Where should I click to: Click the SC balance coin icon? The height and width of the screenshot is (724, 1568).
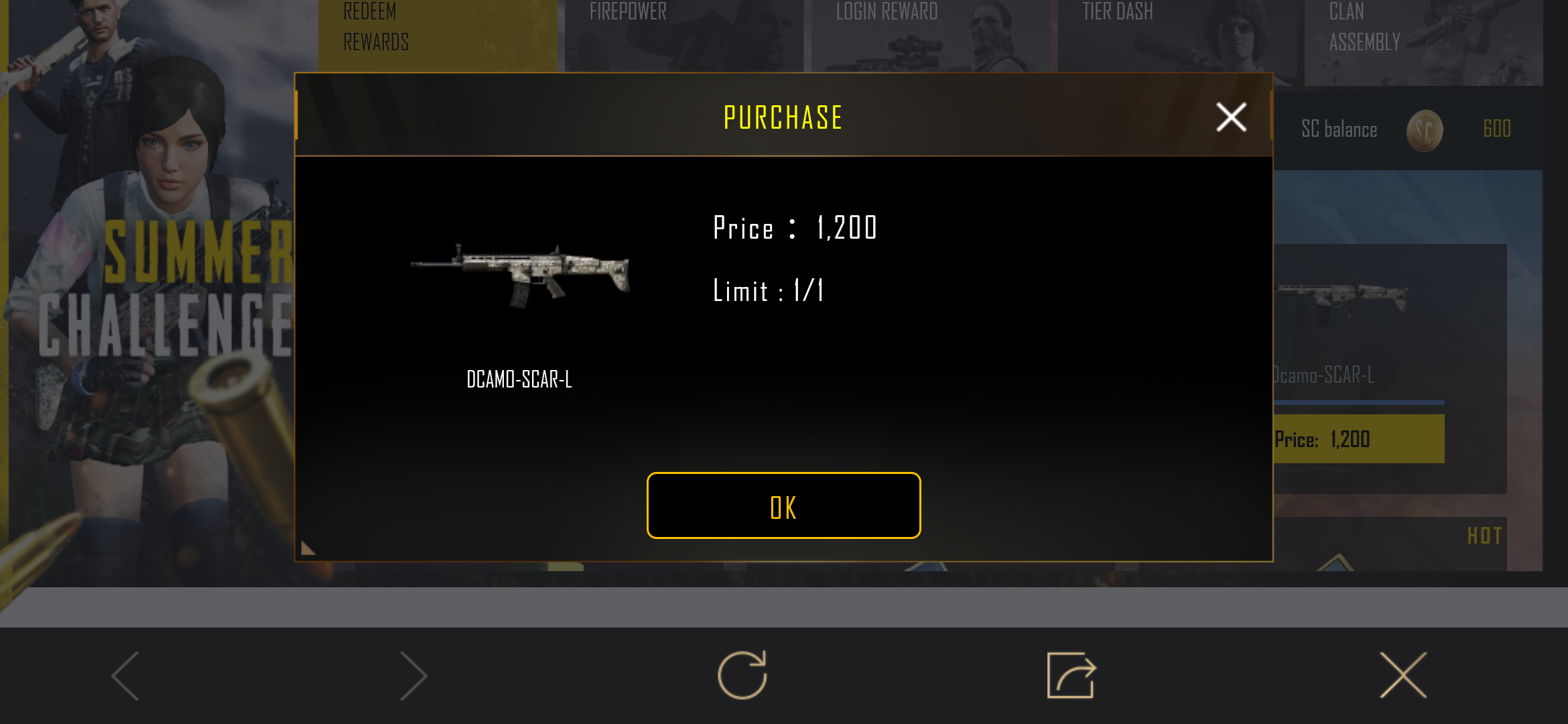1426,129
